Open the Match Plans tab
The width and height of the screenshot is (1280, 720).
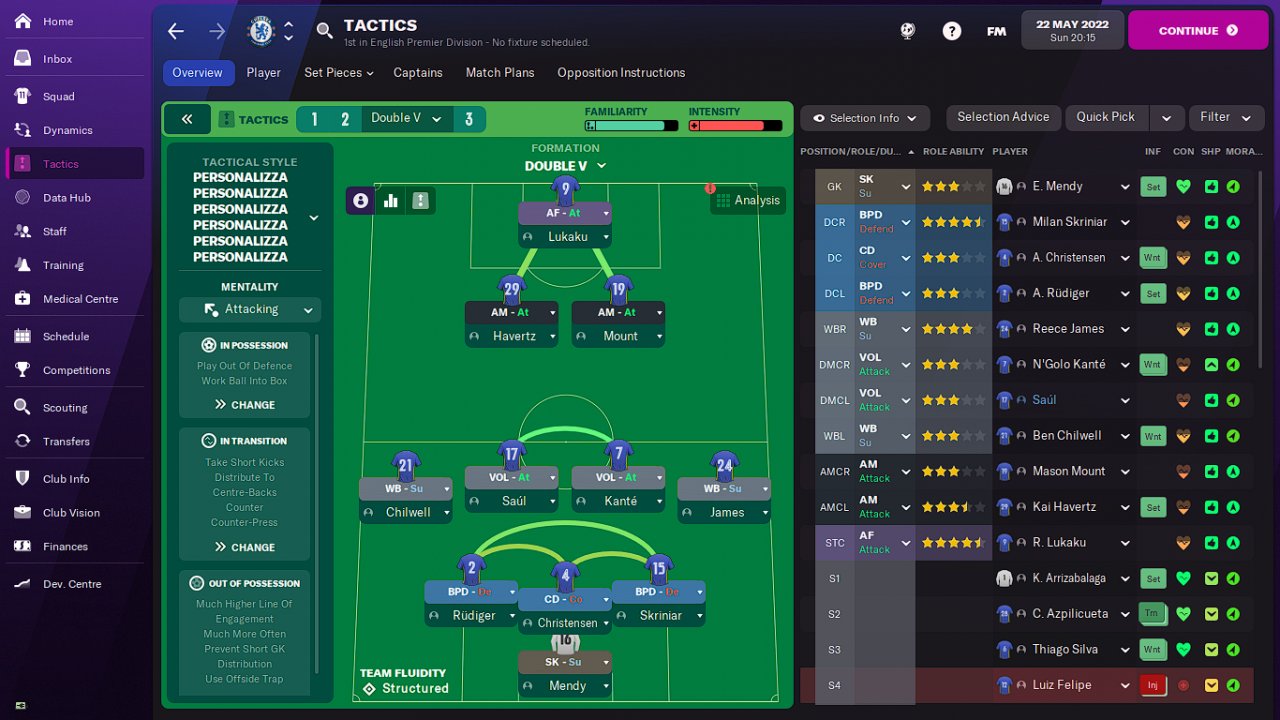(x=500, y=73)
